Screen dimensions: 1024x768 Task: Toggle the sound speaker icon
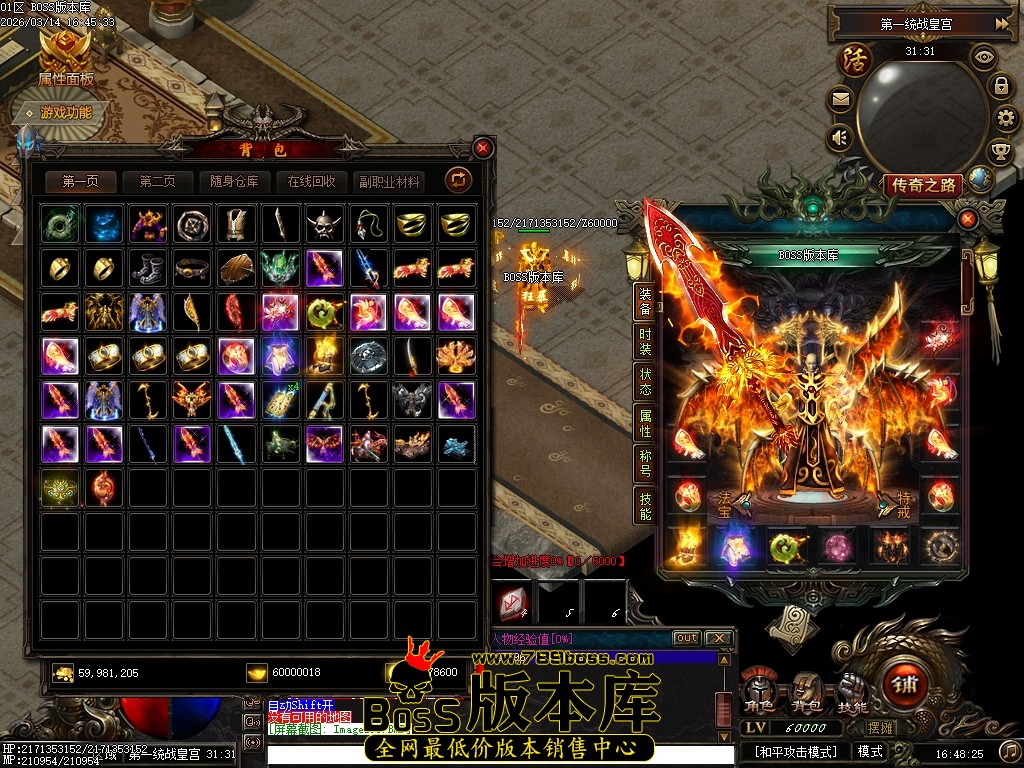[x=840, y=137]
